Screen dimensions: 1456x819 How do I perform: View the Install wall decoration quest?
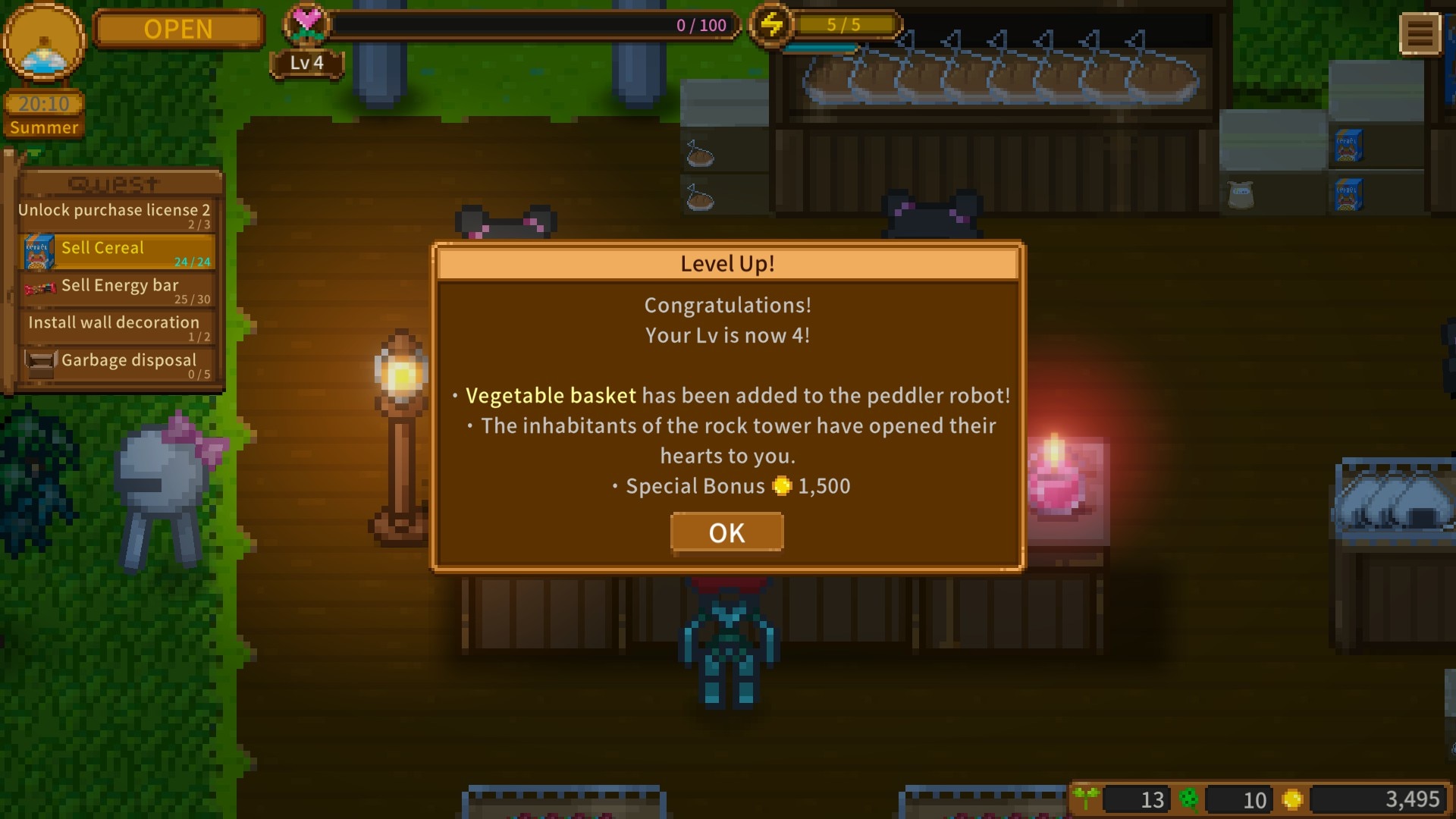115,327
